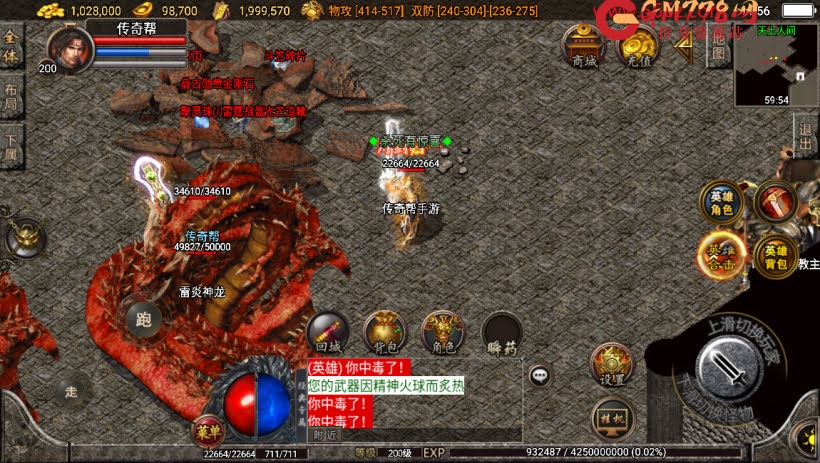This screenshot has height=463, width=820.
Task: Open the 充值 recharge menu
Action: (636, 46)
